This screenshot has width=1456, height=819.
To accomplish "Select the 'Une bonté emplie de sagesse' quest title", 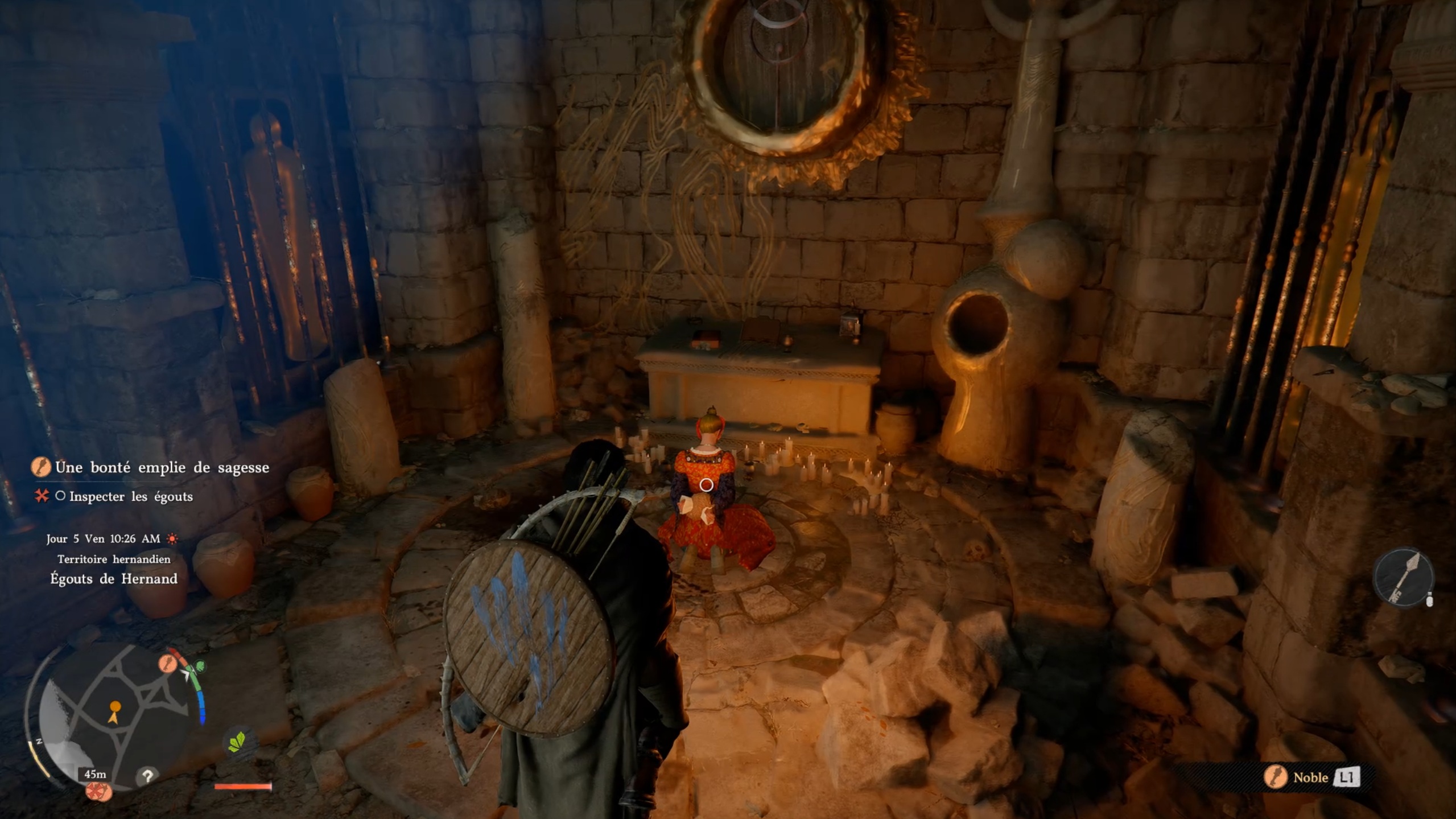I will 162,467.
